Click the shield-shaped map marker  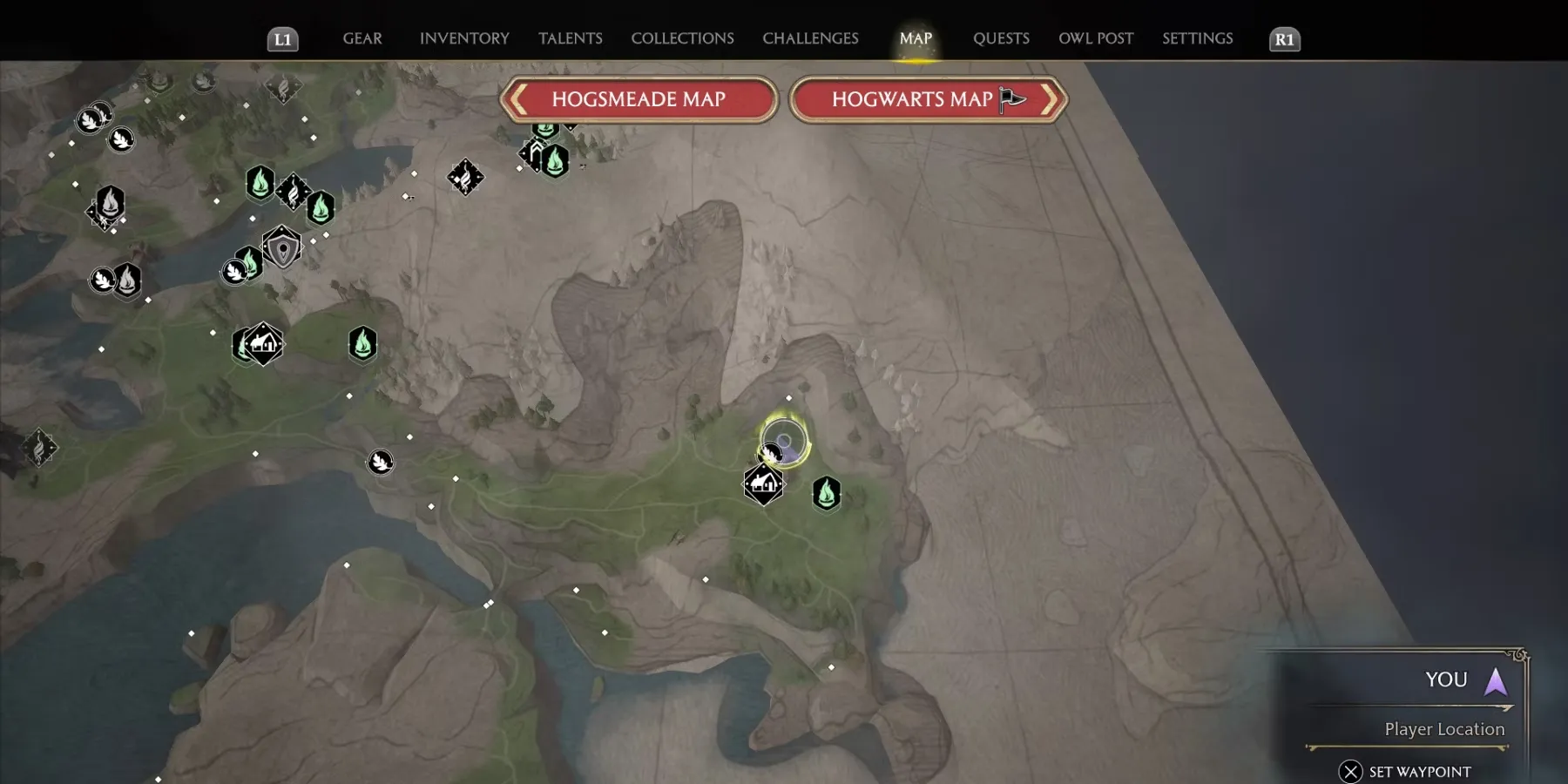pyautogui.click(x=282, y=249)
